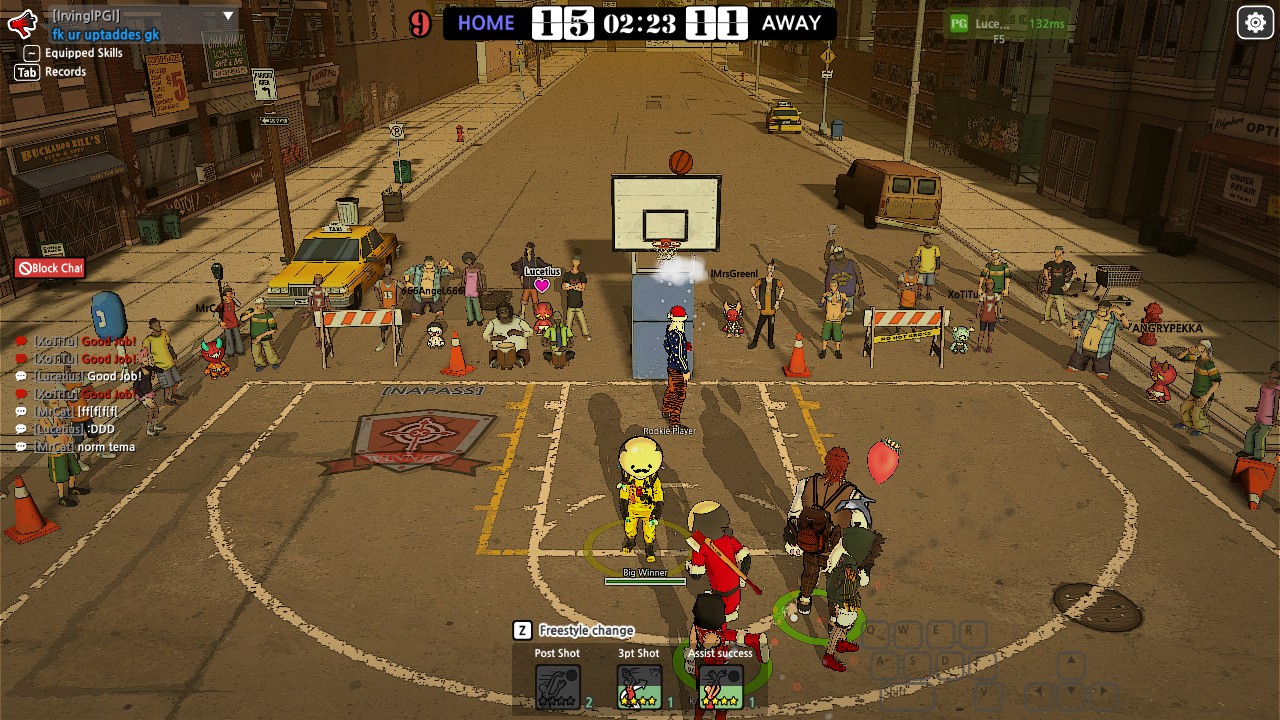
Task: Select the 3pt Shot freestyle skill icon
Action: tap(640, 686)
